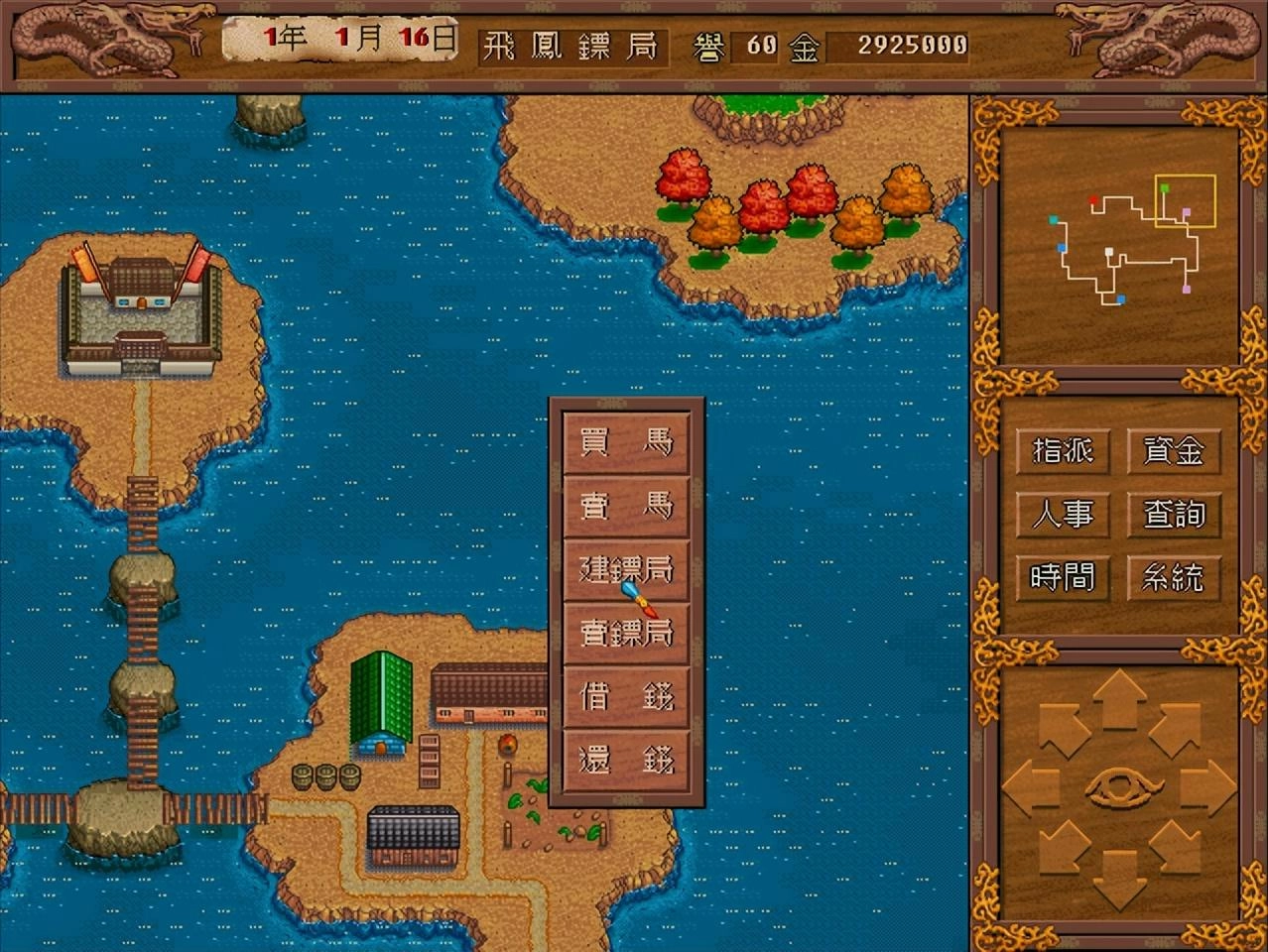Open the 指派 (assign) command
The height and width of the screenshot is (952, 1268).
click(1063, 451)
